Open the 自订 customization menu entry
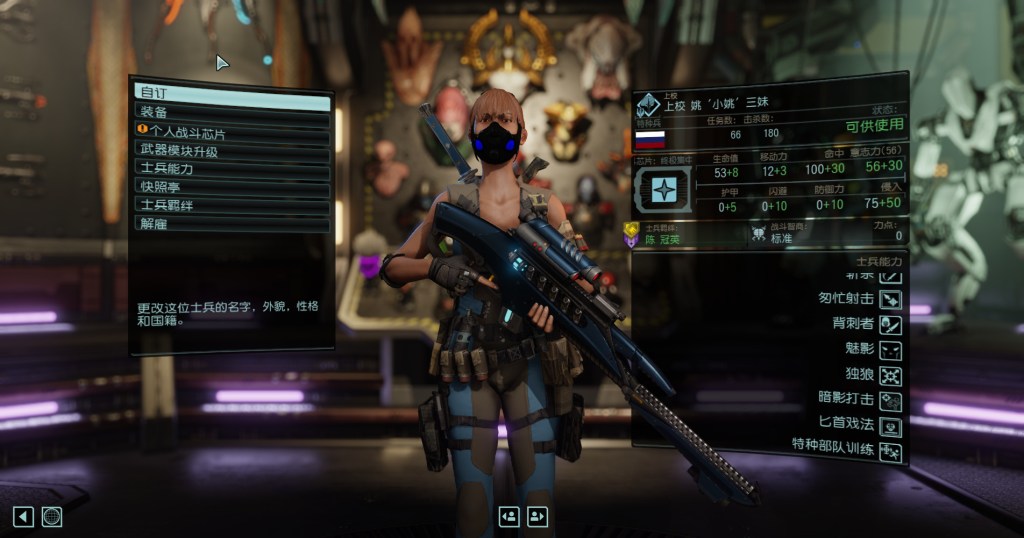This screenshot has width=1024, height=538. pos(232,93)
